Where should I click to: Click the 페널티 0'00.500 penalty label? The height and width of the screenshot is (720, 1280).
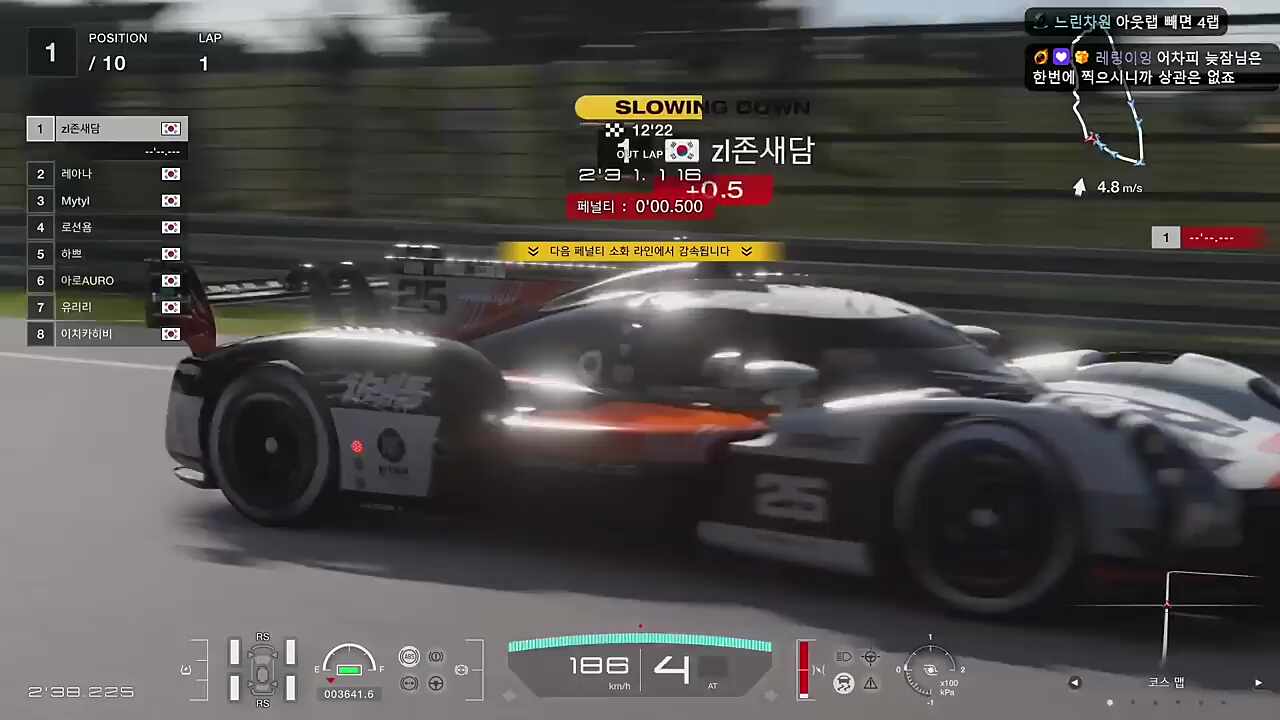pyautogui.click(x=640, y=206)
